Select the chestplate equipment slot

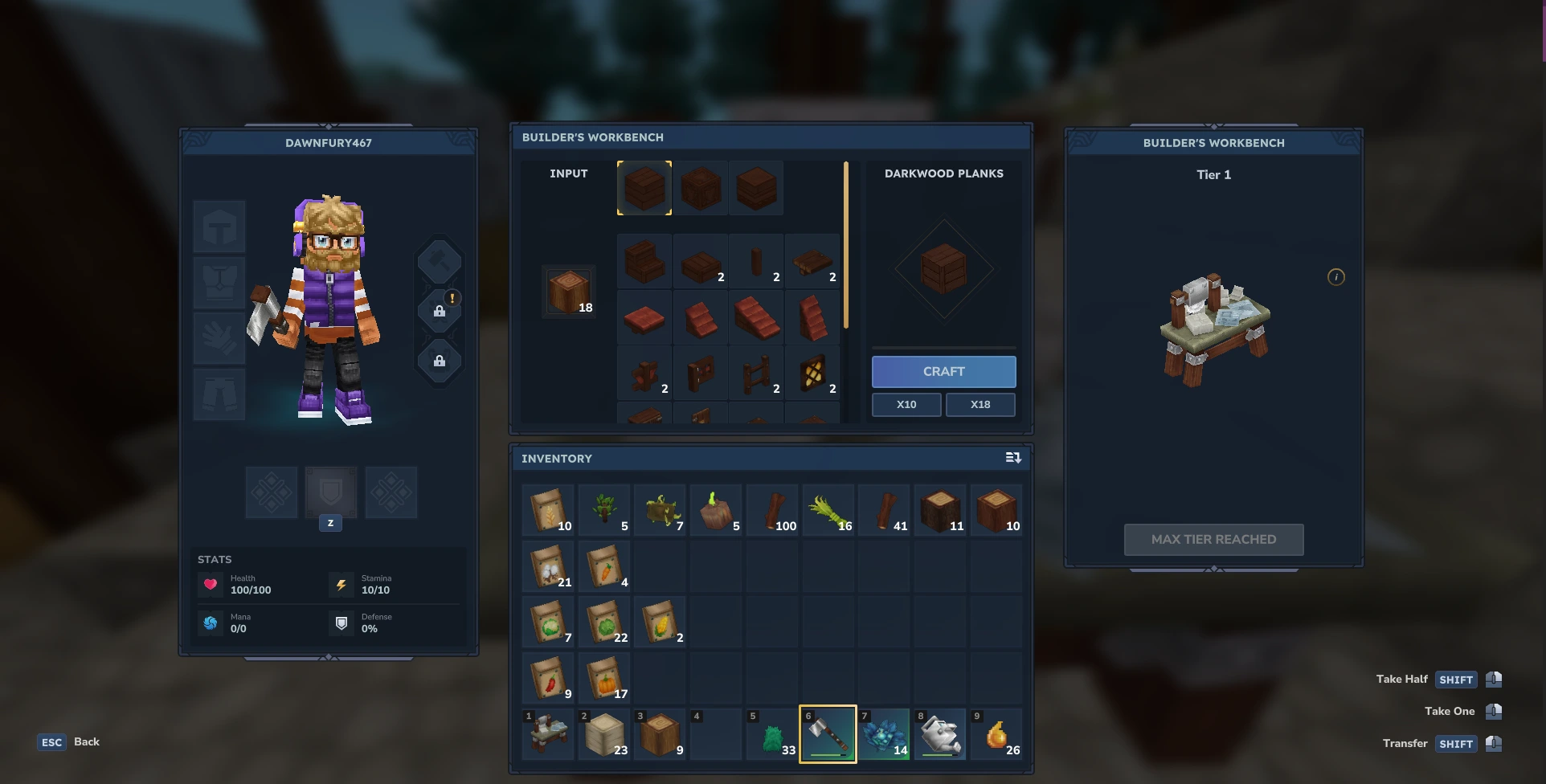coord(219,283)
